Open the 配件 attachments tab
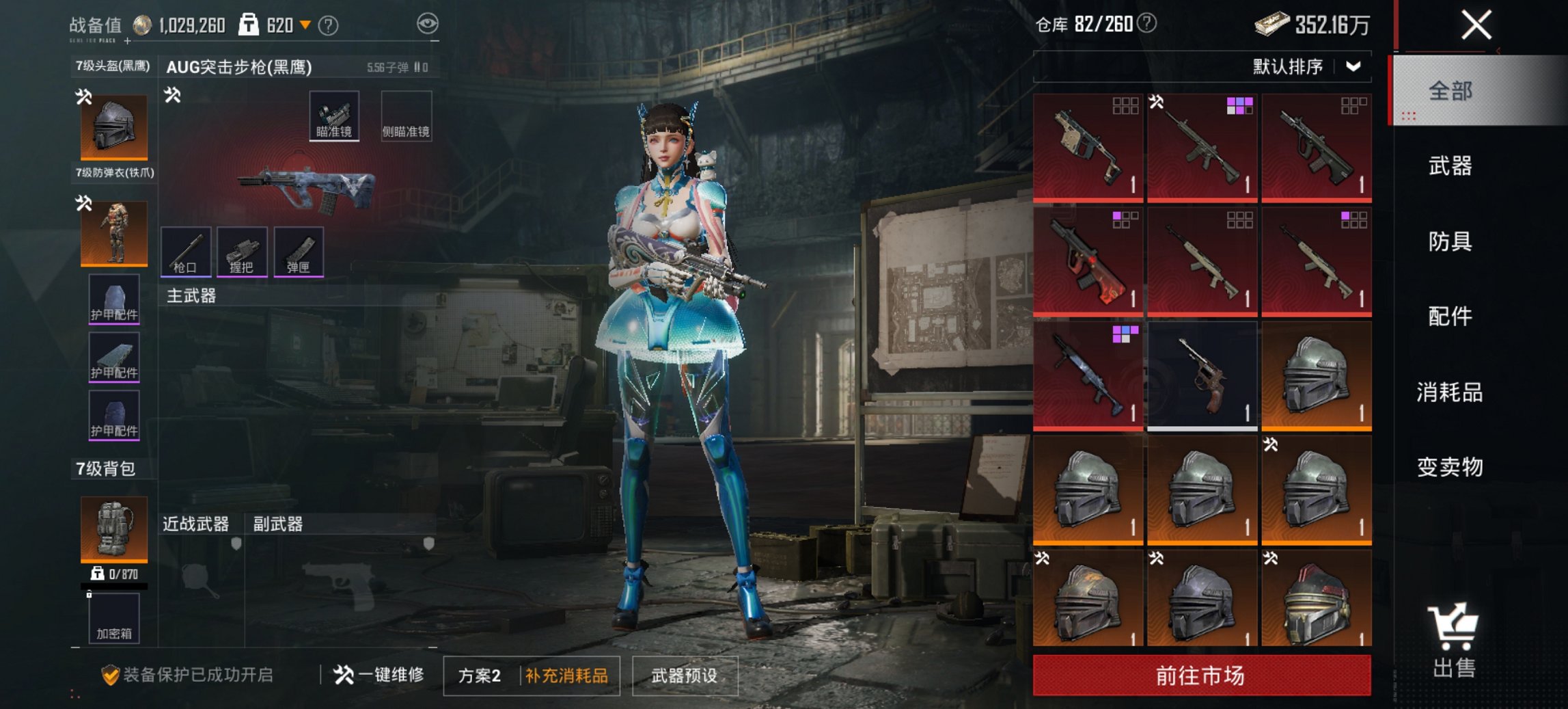The image size is (1568, 709). click(x=1450, y=317)
